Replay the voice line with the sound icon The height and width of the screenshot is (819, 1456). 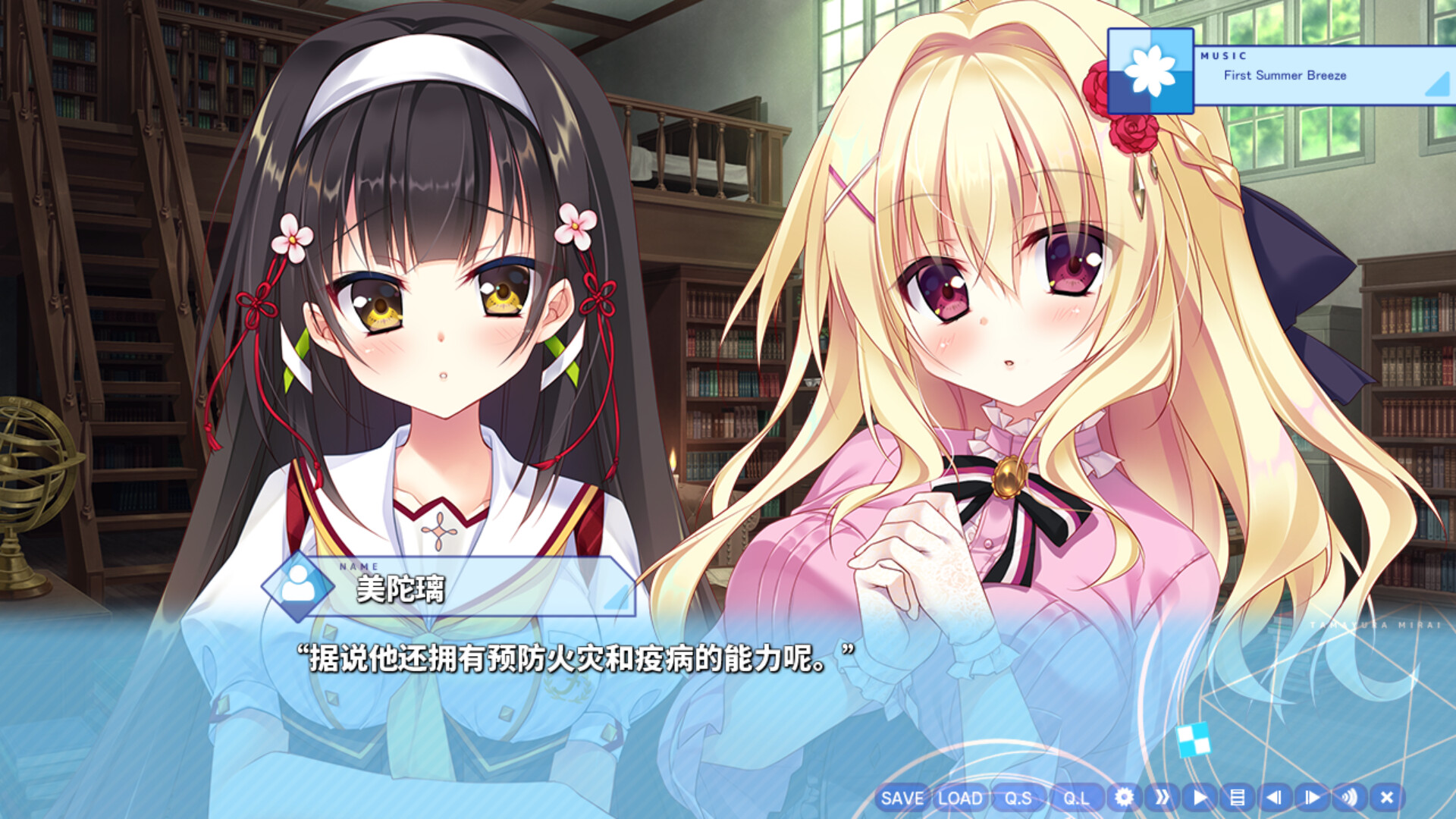pyautogui.click(x=1348, y=798)
